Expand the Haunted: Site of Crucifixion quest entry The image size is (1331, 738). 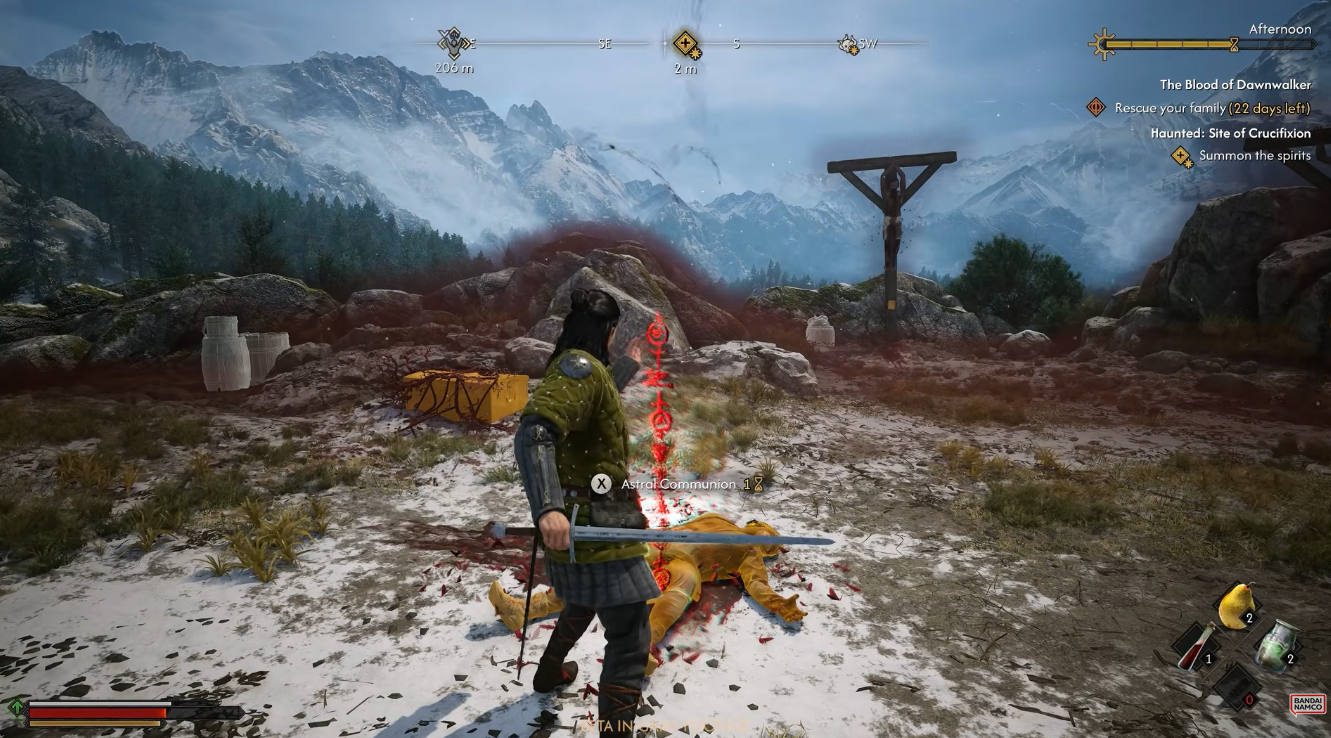click(1230, 133)
